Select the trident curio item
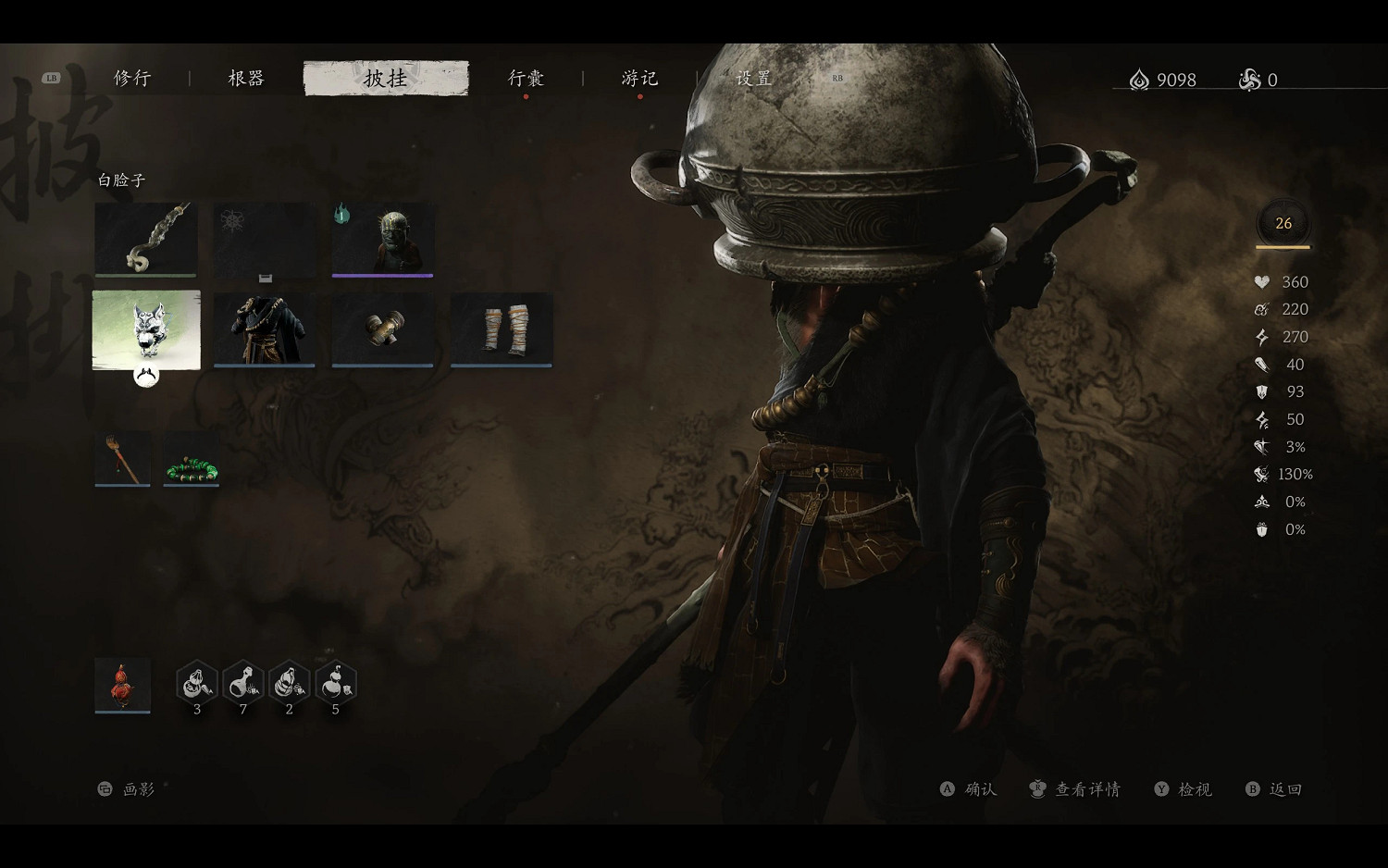The height and width of the screenshot is (868, 1388). (x=121, y=457)
